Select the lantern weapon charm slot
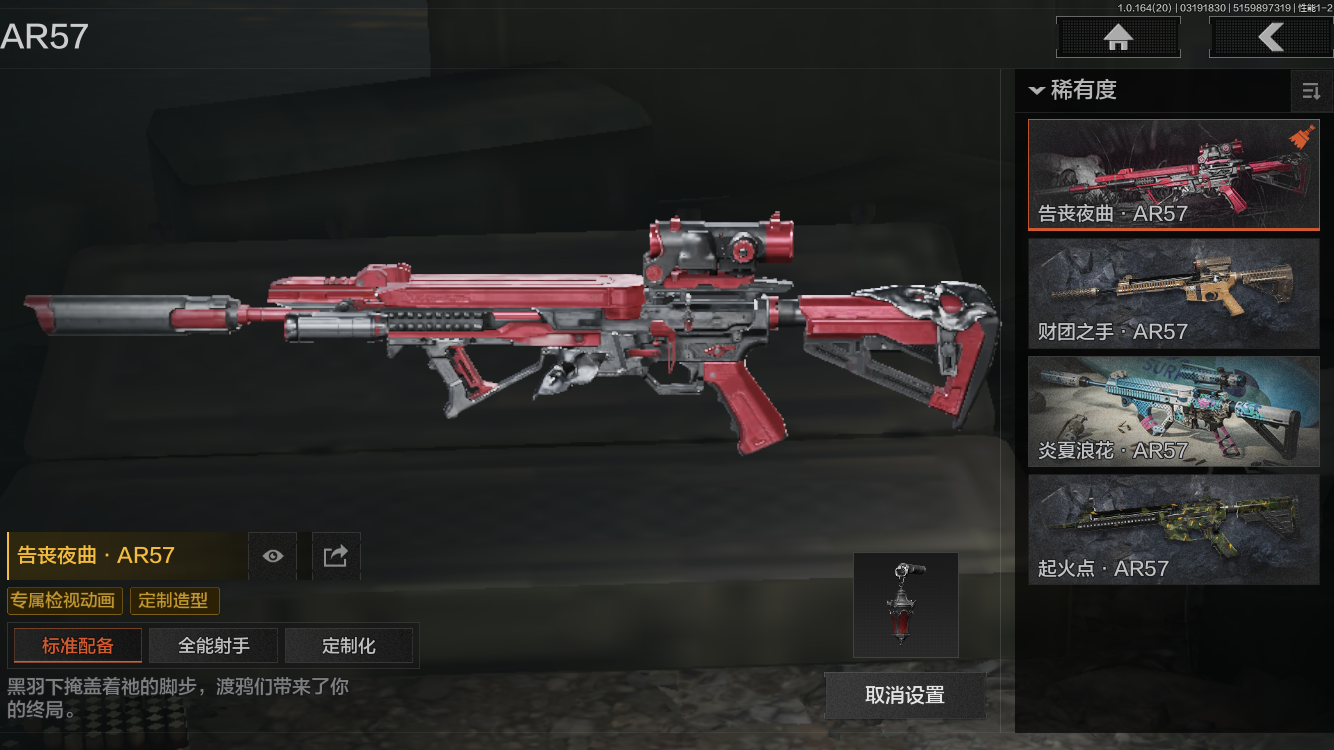This screenshot has height=750, width=1334. tap(906, 605)
